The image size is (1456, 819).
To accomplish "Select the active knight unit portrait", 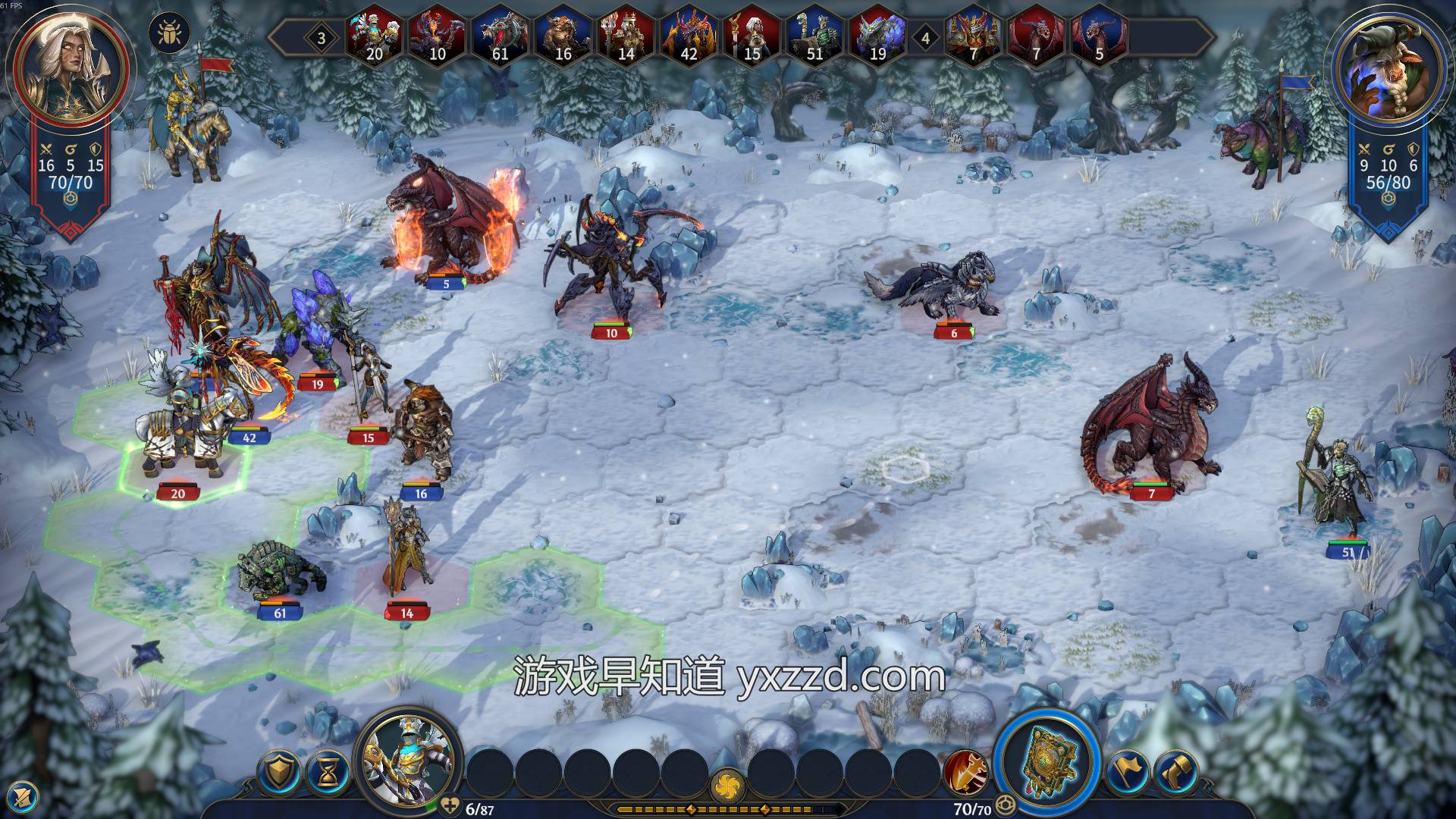I will coord(408,761).
